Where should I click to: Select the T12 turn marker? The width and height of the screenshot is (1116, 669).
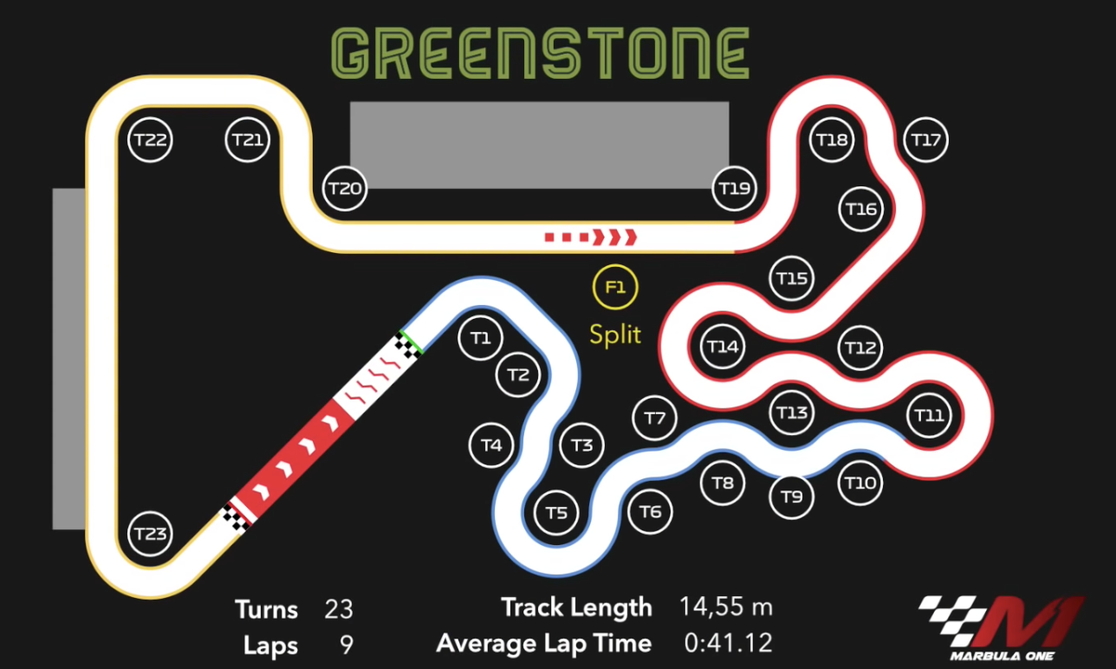point(860,348)
